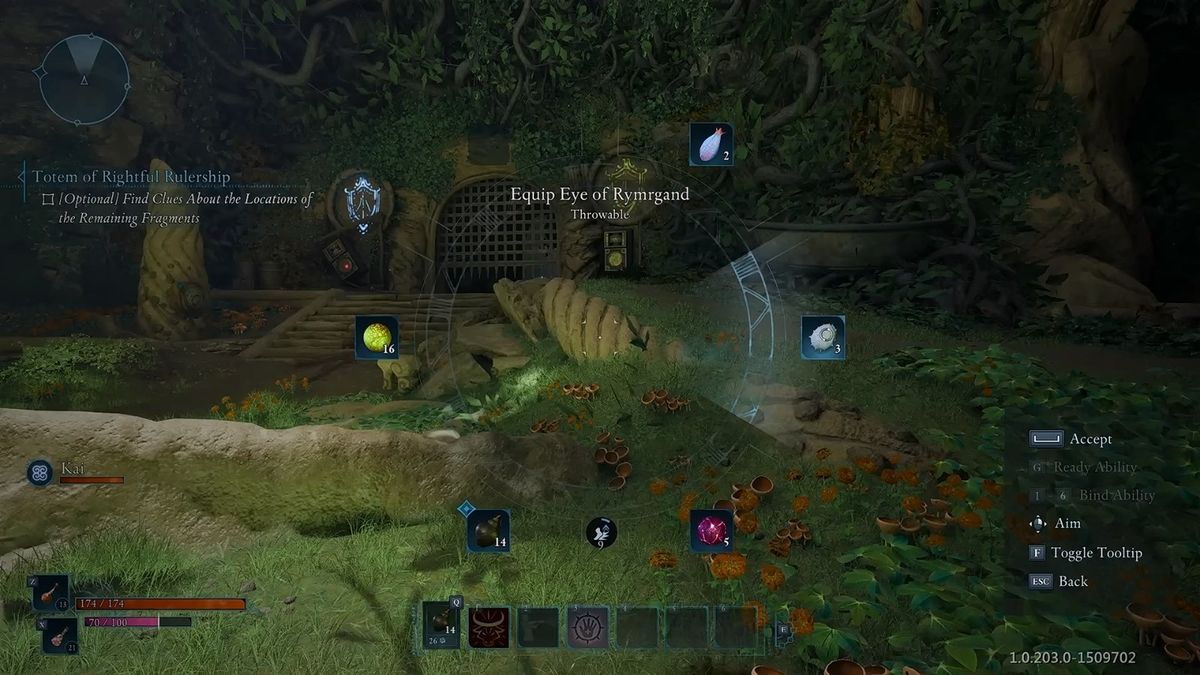Activate the spiked hand sigil ability
Viewport: 1200px width, 675px height.
pyautogui.click(x=588, y=627)
